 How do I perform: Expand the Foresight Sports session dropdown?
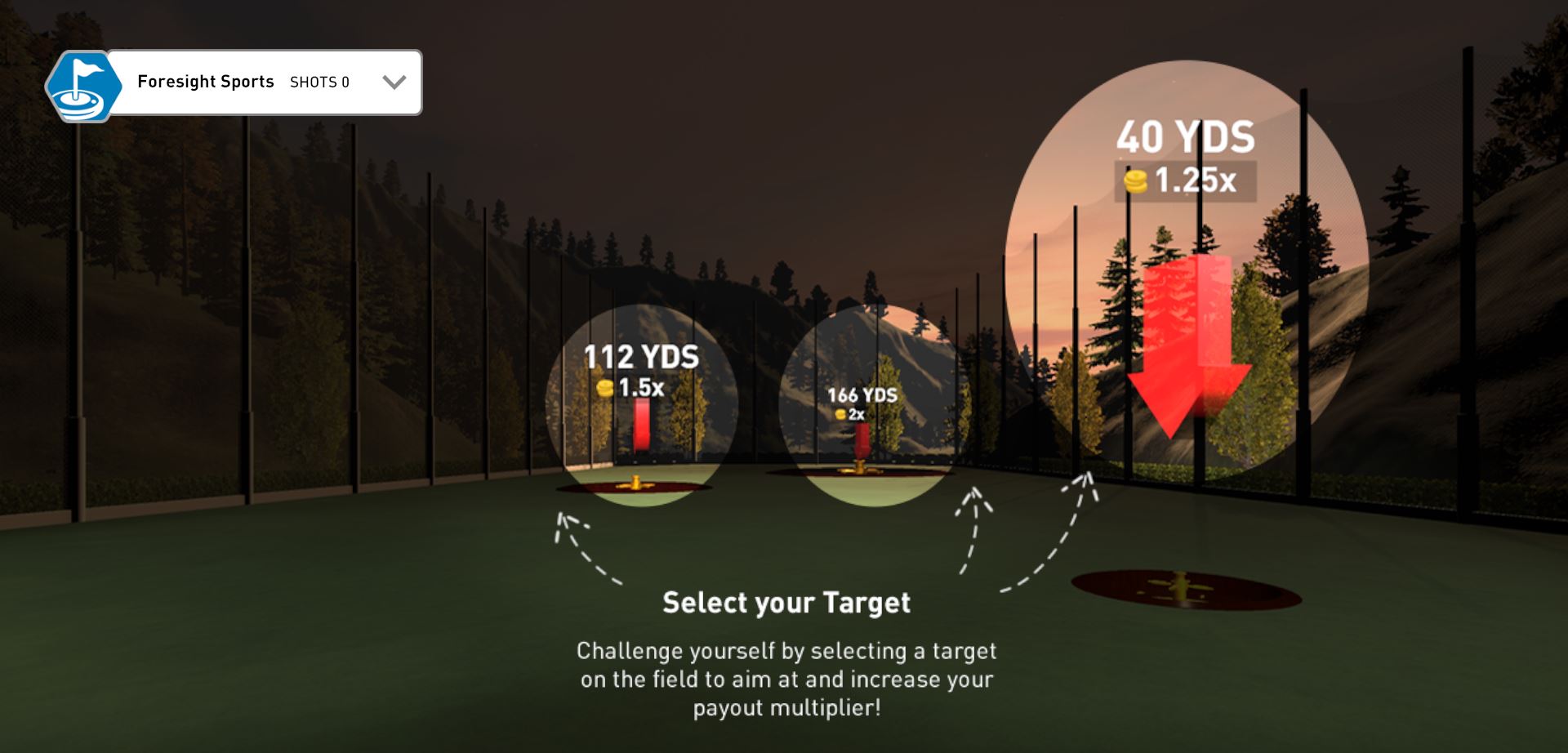point(395,81)
